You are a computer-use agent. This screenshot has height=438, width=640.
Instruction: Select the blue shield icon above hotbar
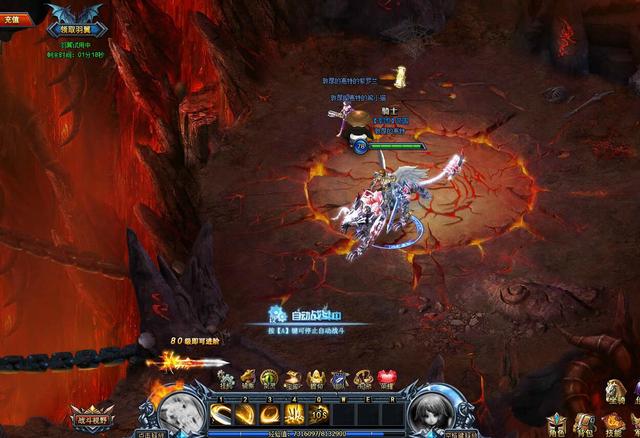pyautogui.click(x=340, y=379)
